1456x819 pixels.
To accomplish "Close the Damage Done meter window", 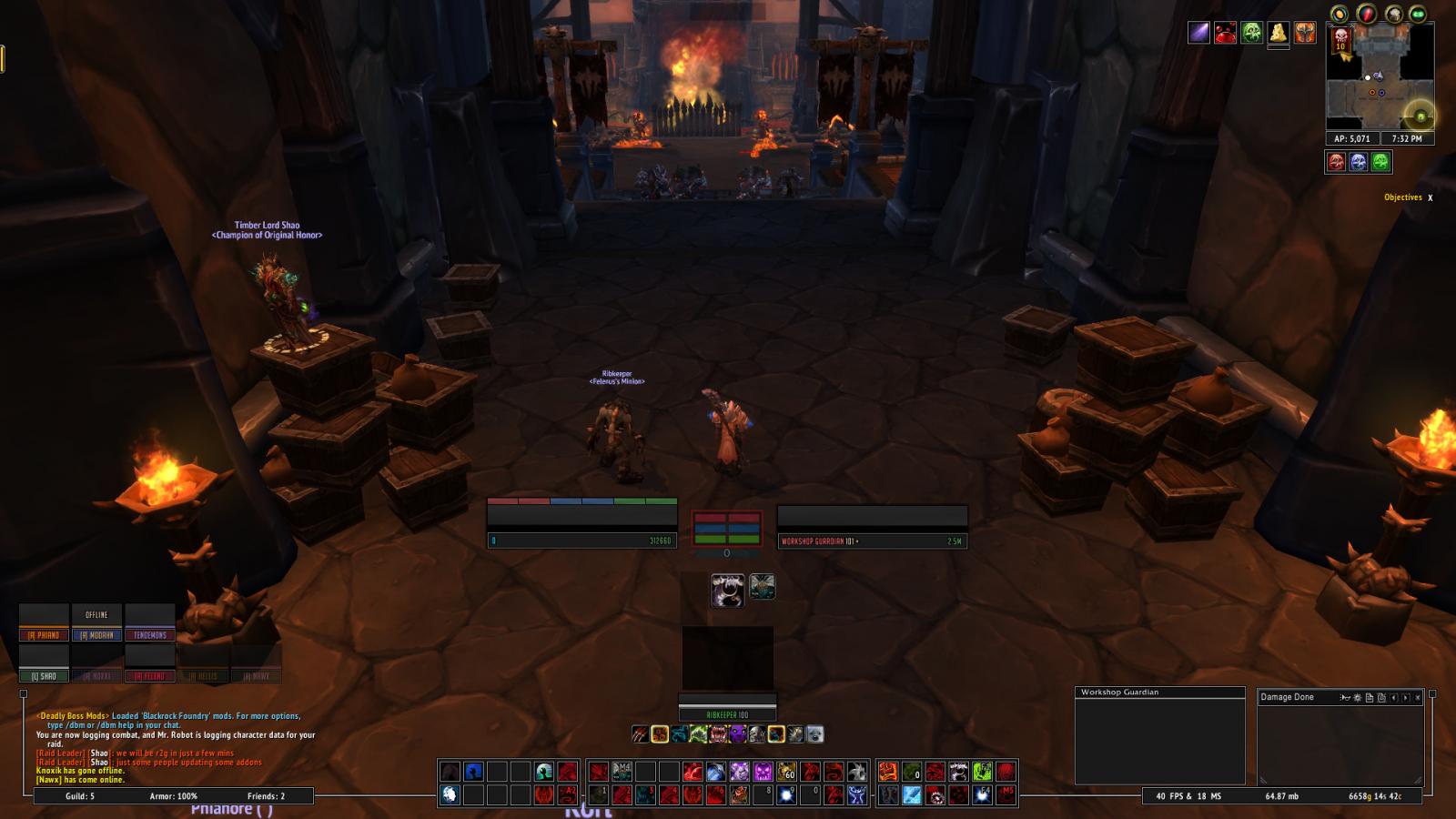I will coord(1417,698).
